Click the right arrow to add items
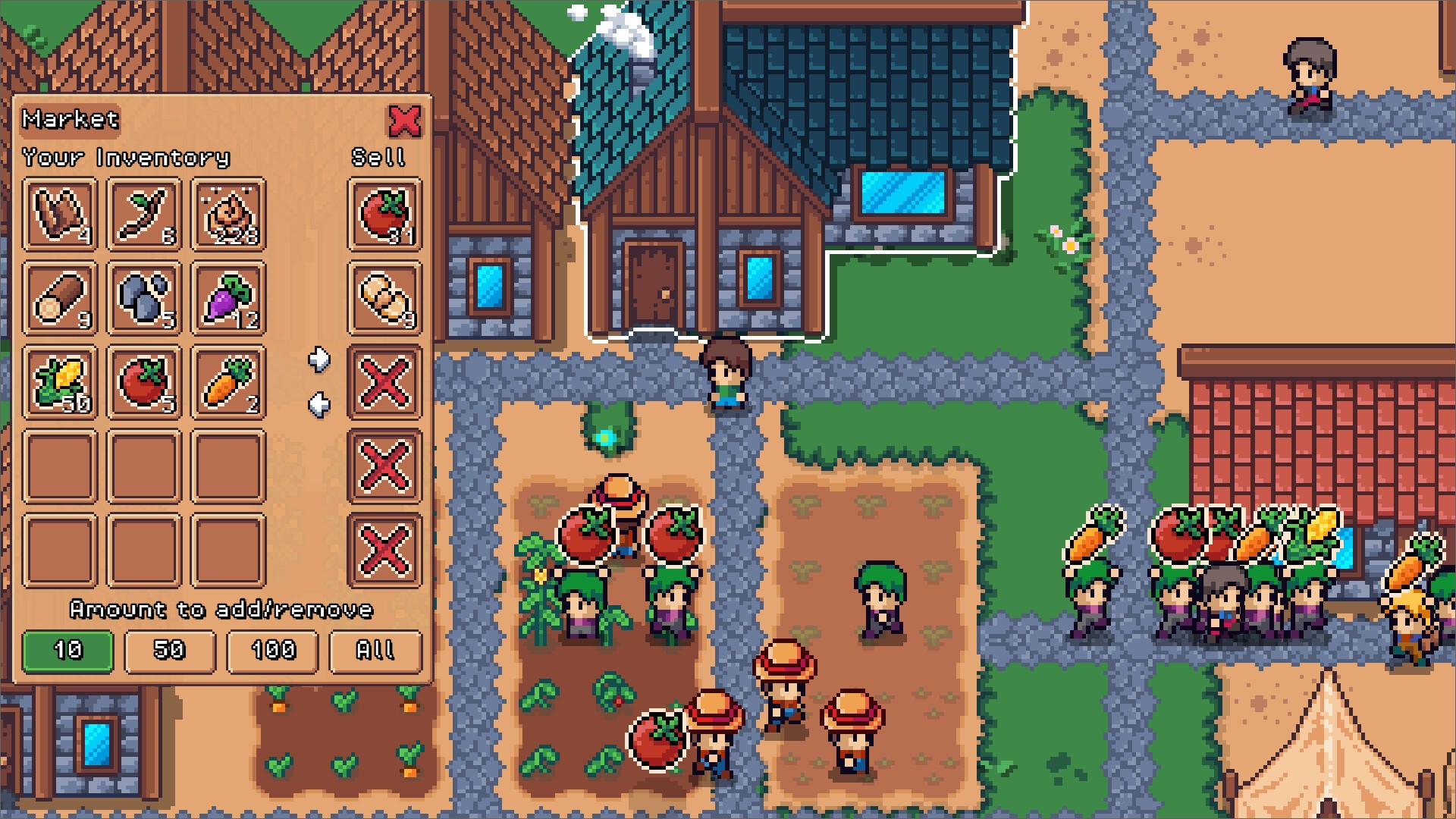This screenshot has height=819, width=1456. pos(319,359)
